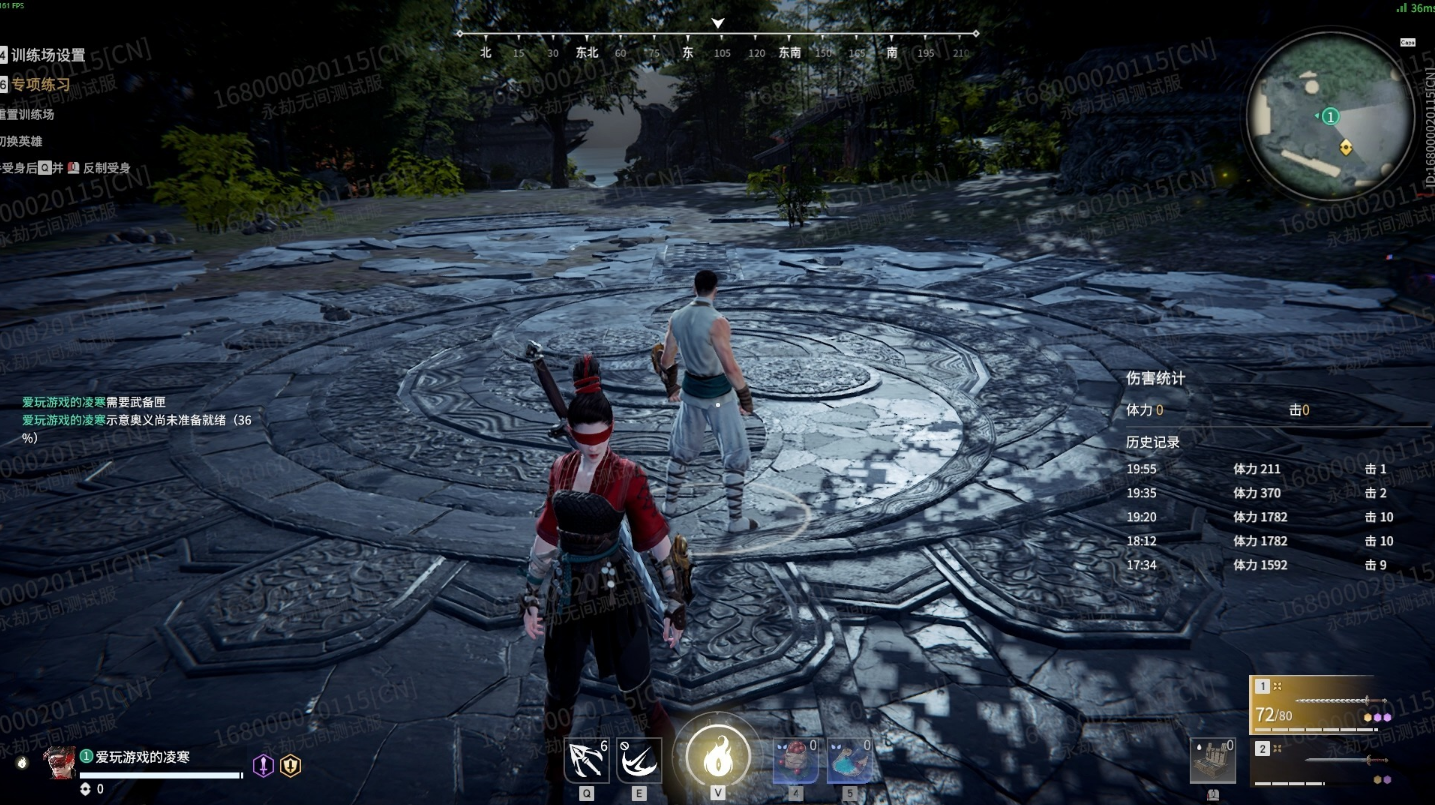The height and width of the screenshot is (805, 1435).
Task: Use the white slash skill icon
Action: pos(638,761)
